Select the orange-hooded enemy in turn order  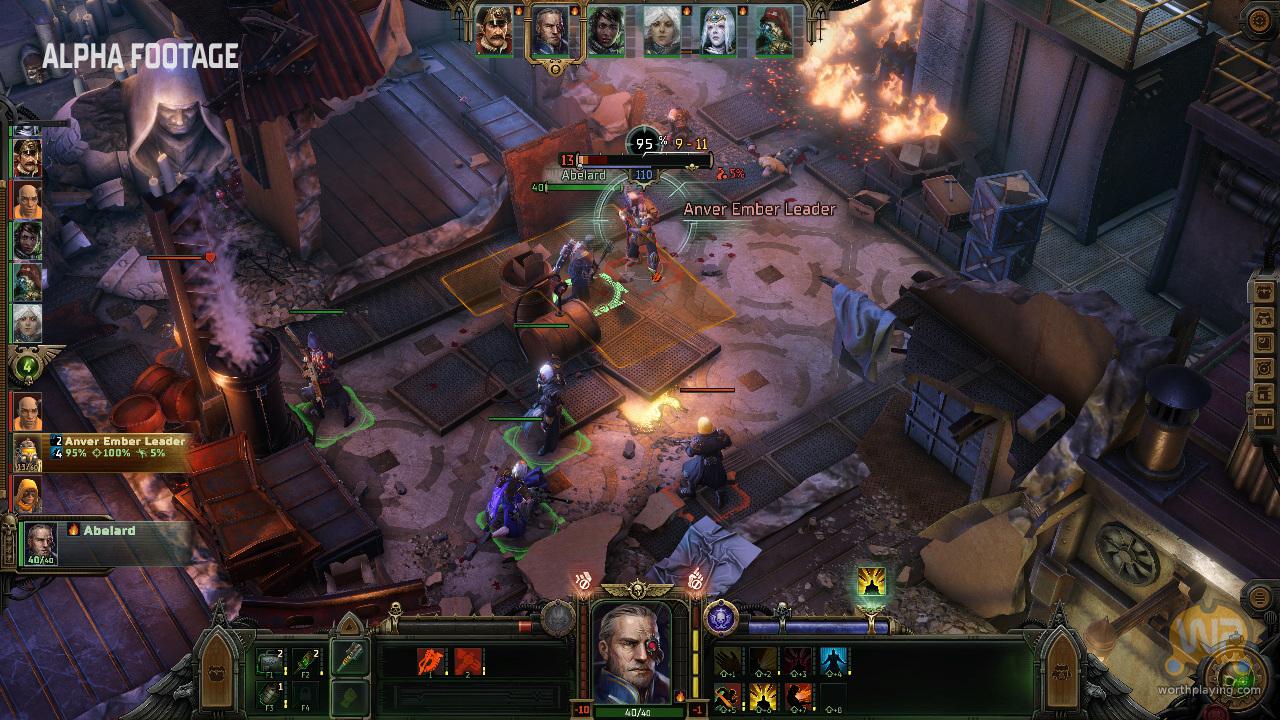pyautogui.click(x=26, y=494)
